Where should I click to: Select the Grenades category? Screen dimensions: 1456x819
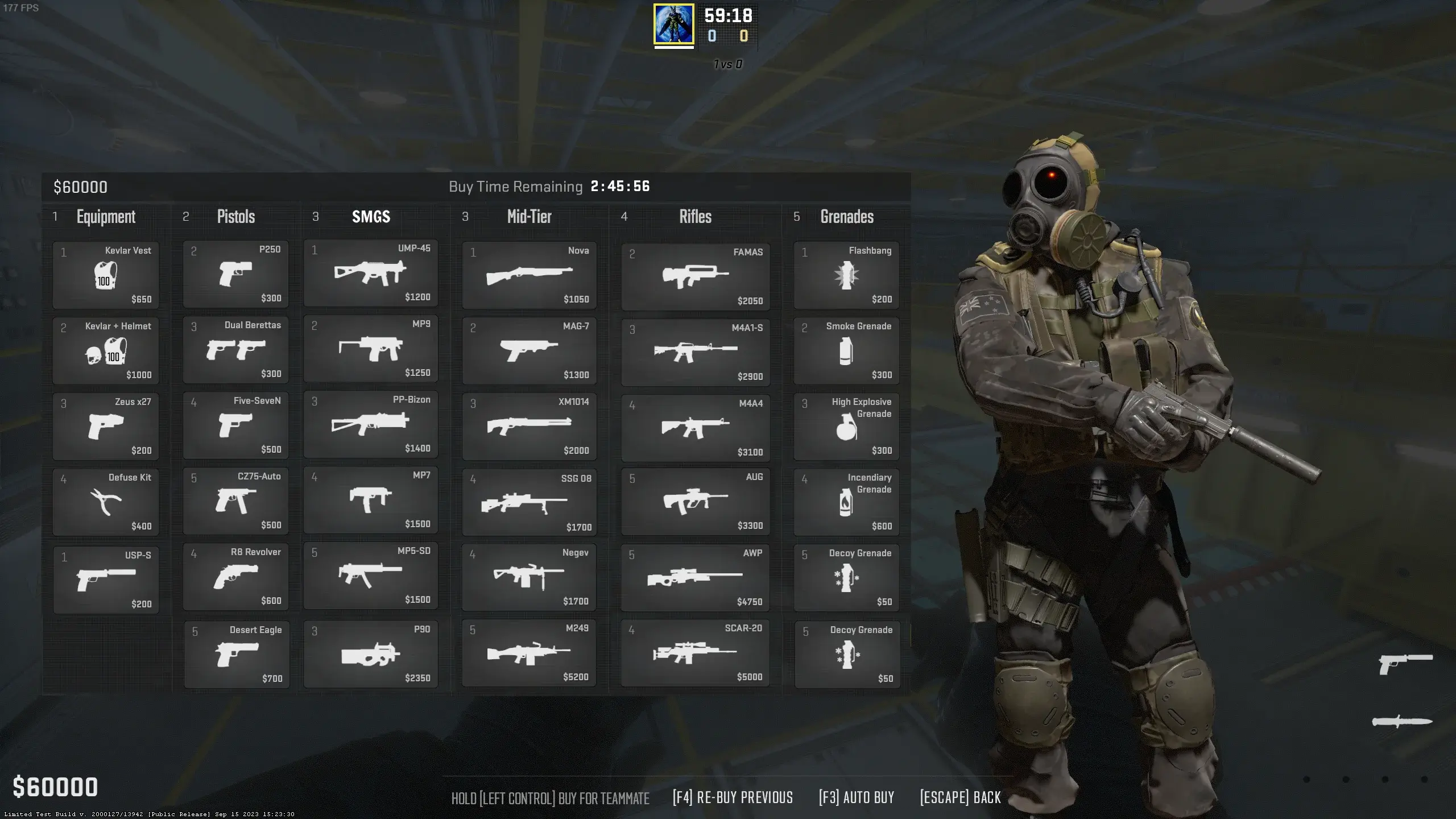tap(847, 217)
